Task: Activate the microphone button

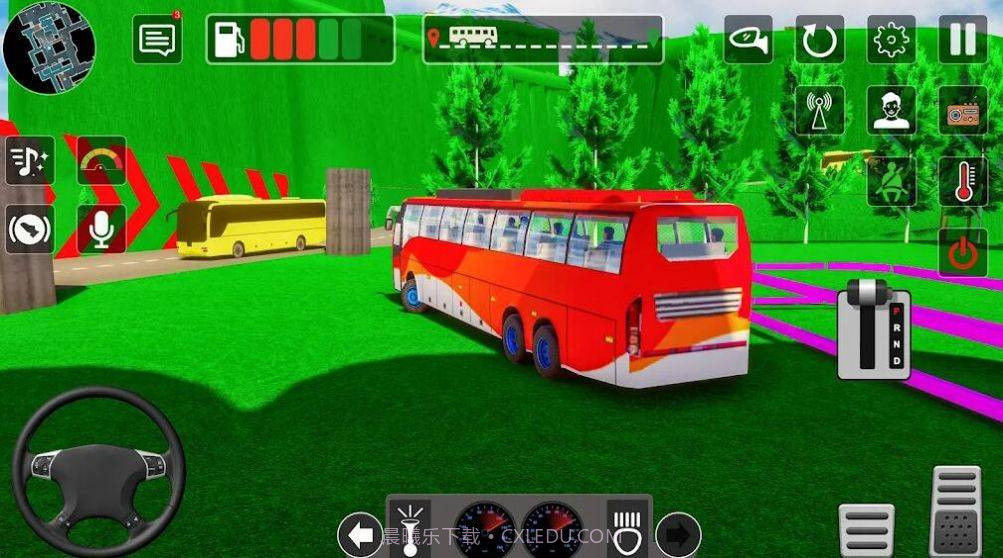Action: click(102, 230)
